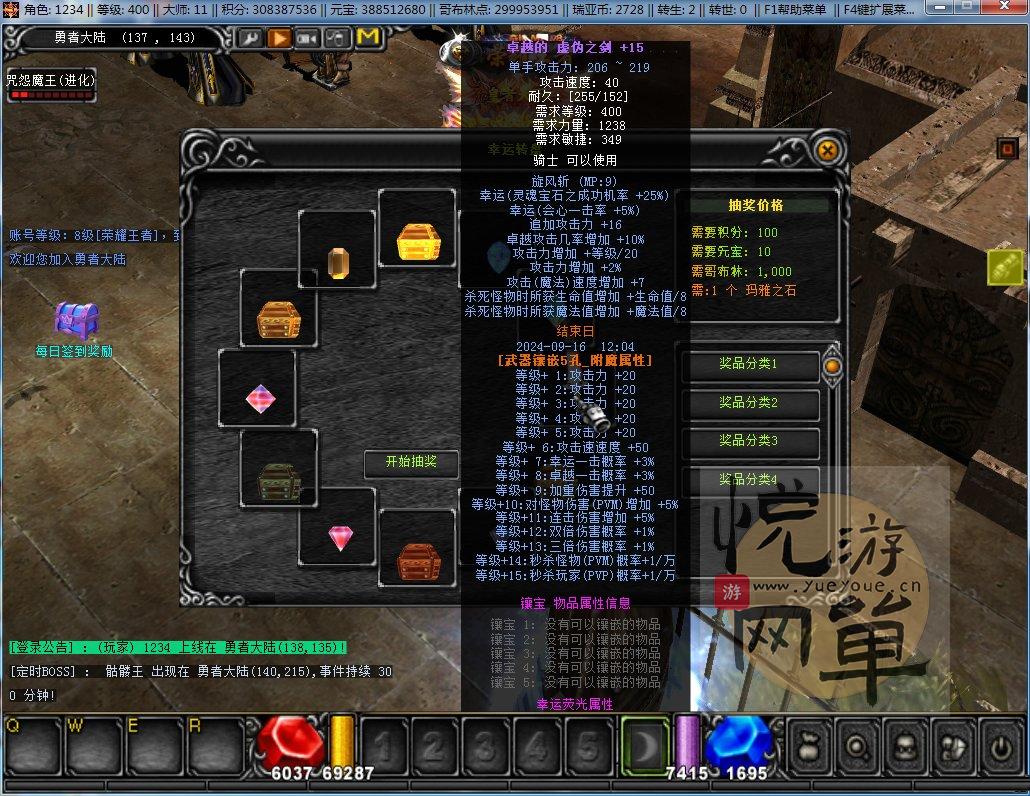Screen dimensions: 1030x796
Task: Choose the pink diamond prize slot
Action: click(x=340, y=538)
